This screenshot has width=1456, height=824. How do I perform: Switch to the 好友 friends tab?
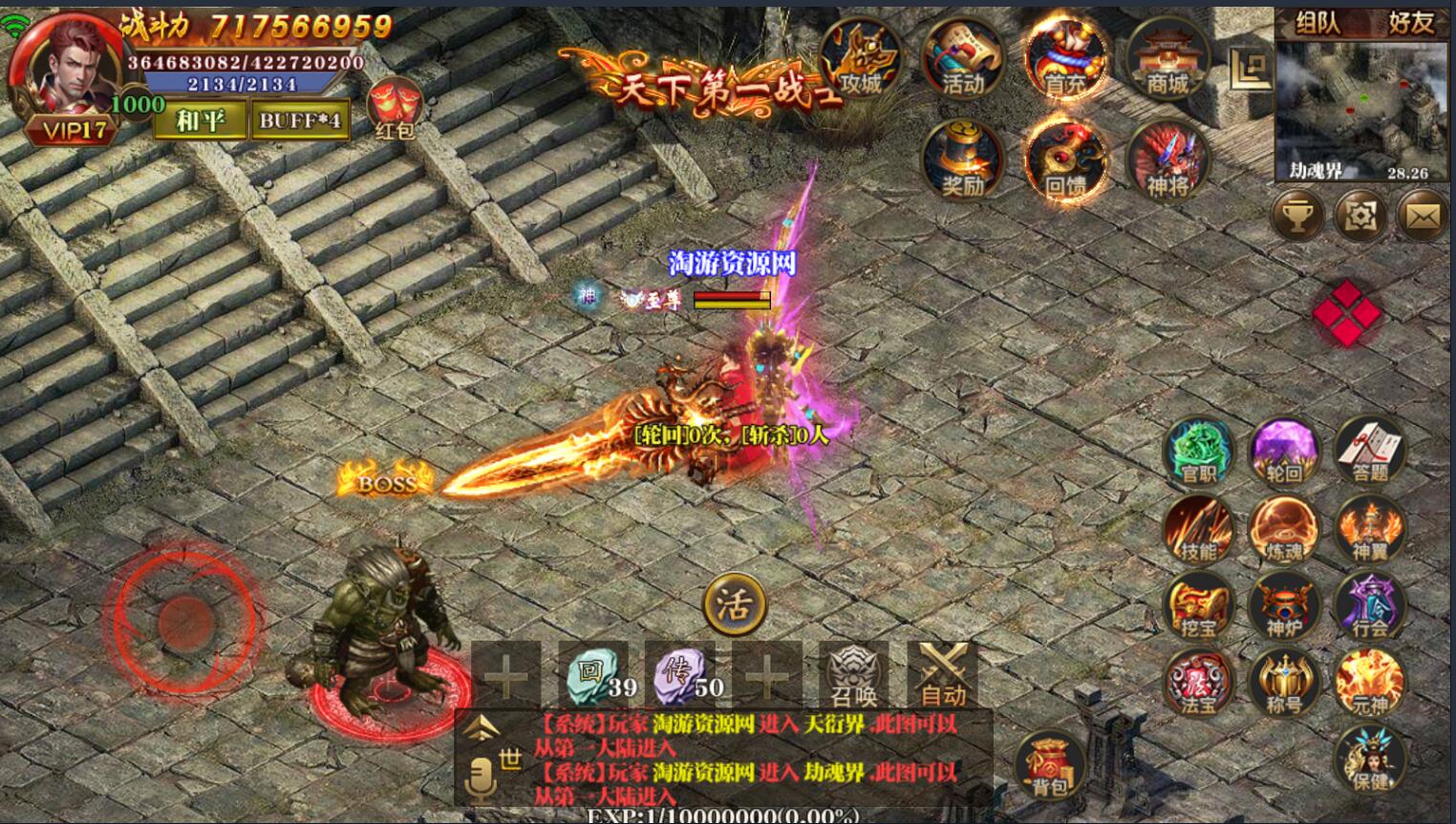click(1410, 23)
